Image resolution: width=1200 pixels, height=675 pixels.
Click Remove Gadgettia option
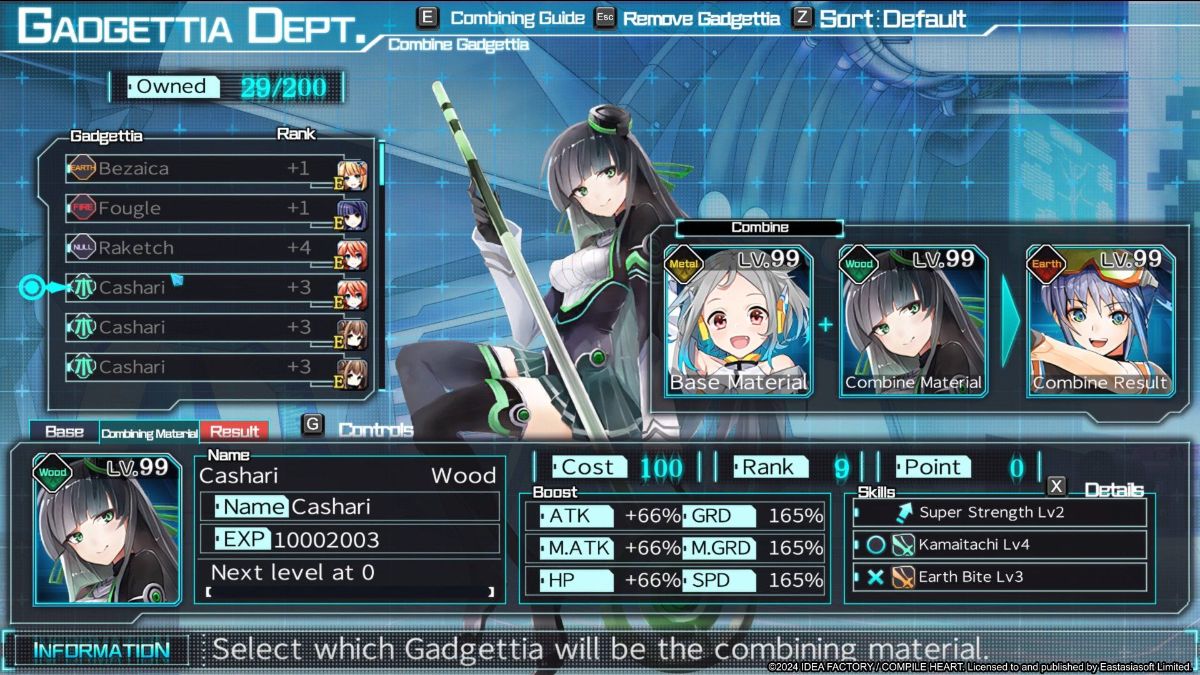pos(690,18)
